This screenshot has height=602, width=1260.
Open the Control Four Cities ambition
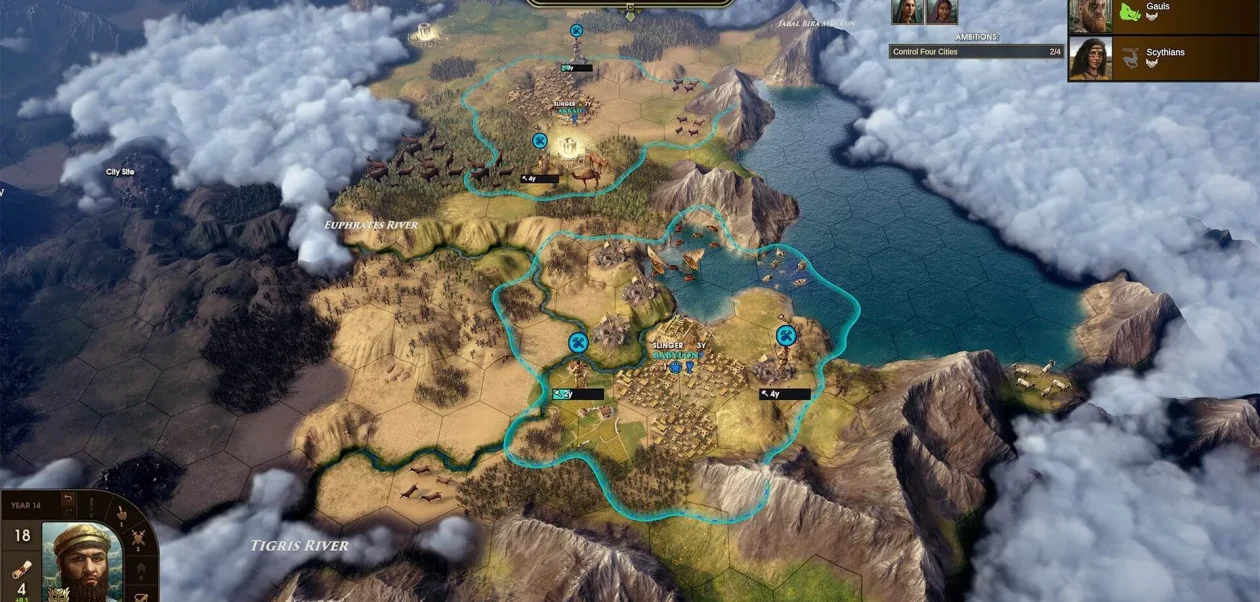pyautogui.click(x=976, y=51)
